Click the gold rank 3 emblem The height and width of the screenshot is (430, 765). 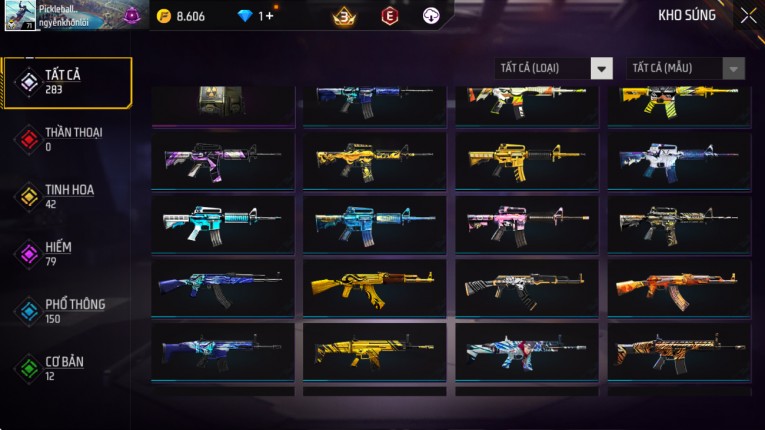pyautogui.click(x=345, y=16)
